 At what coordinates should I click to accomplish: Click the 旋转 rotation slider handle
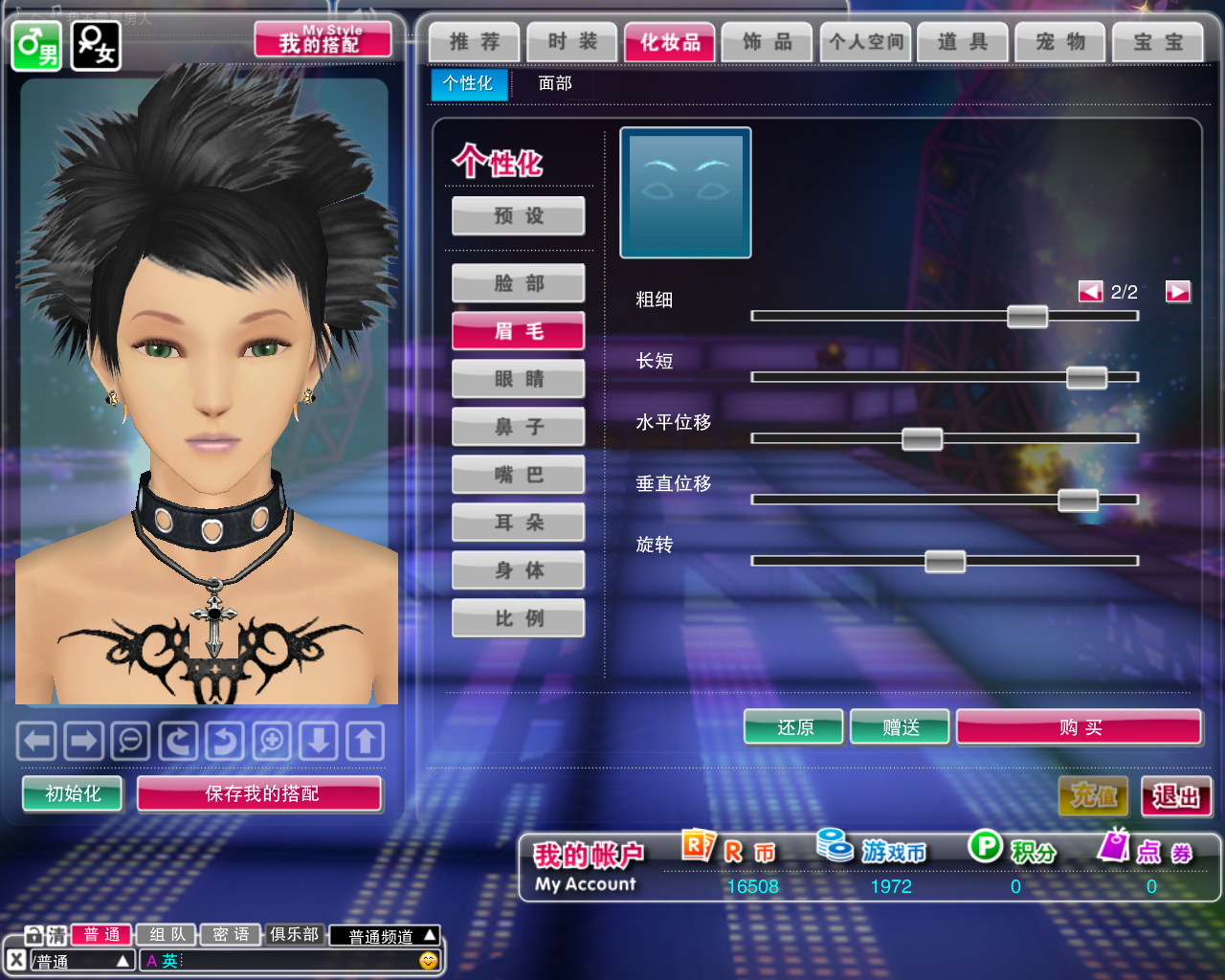(945, 562)
